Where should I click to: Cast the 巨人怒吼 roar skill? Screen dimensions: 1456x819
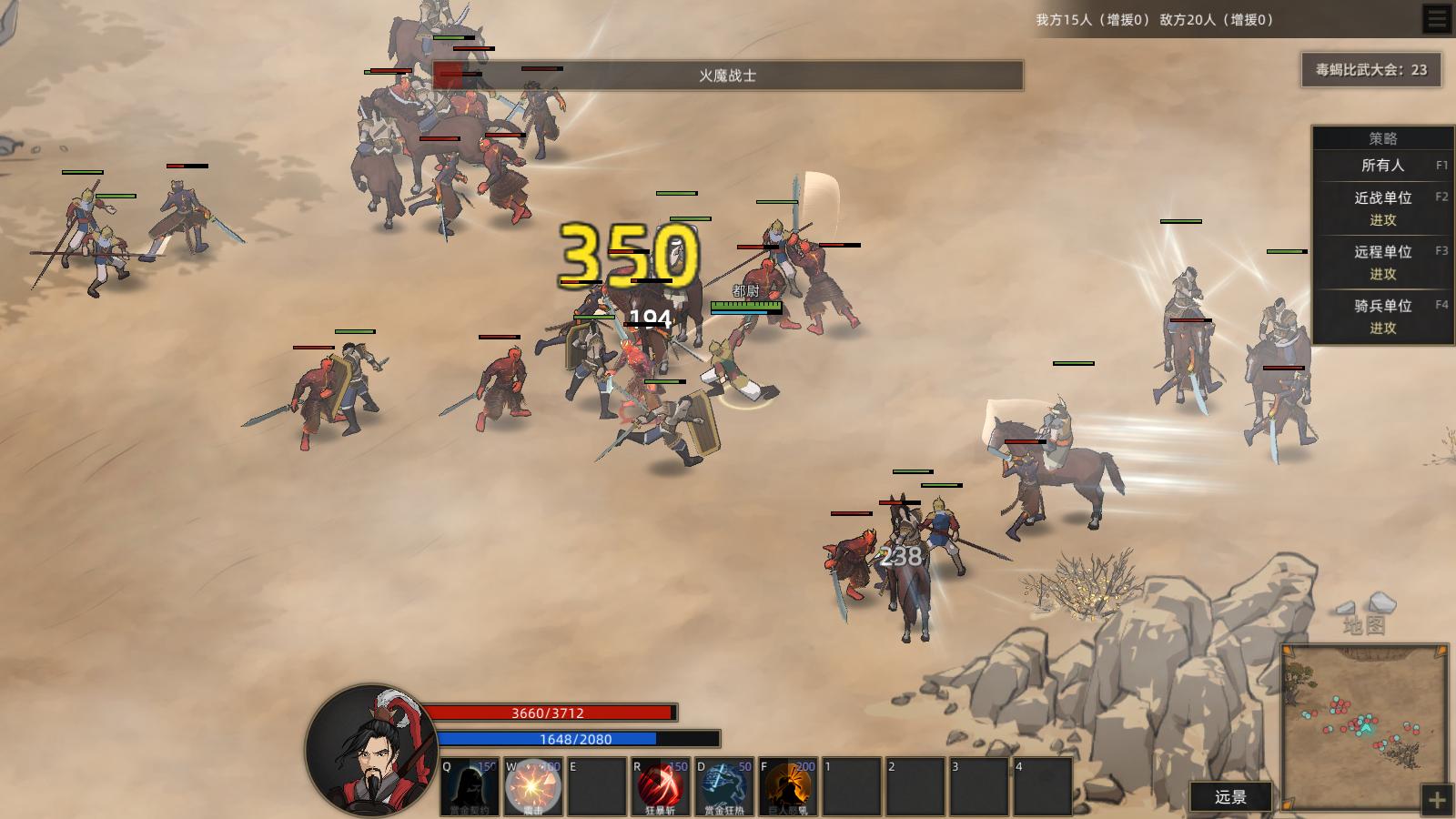(788, 787)
